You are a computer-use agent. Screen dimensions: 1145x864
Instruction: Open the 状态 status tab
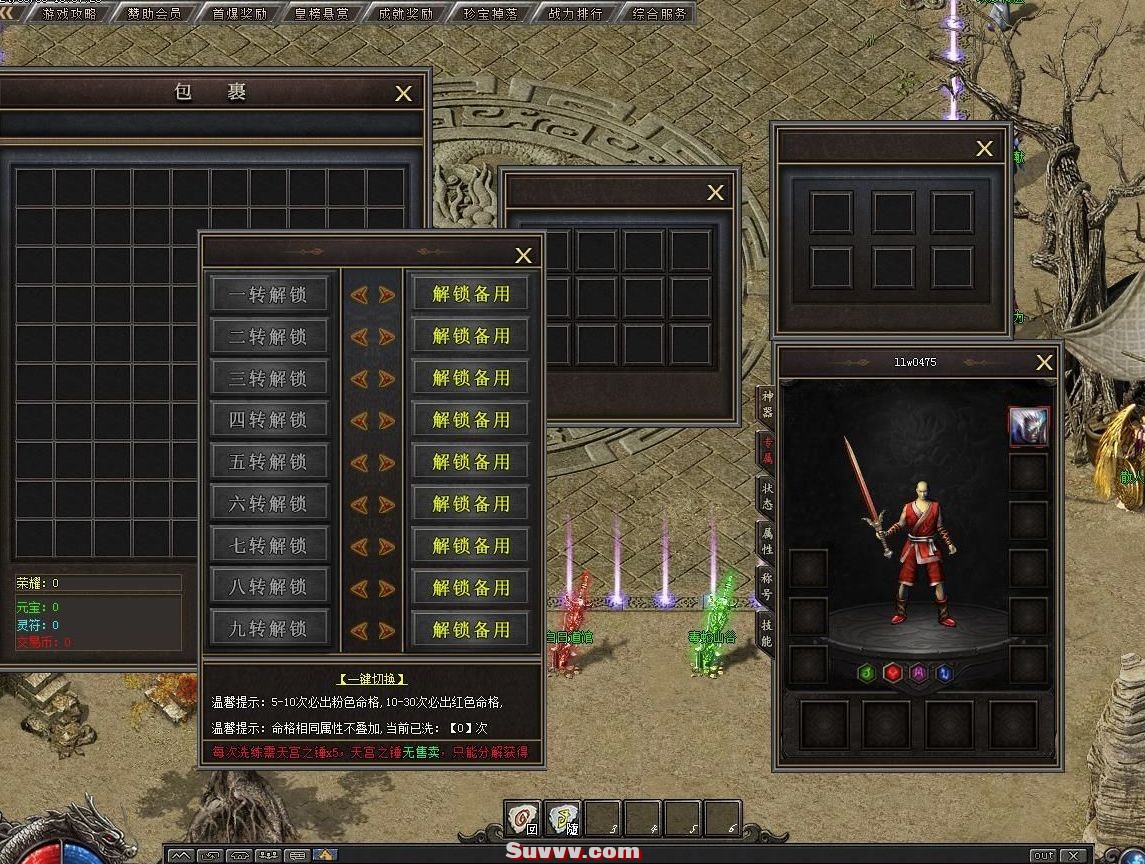pos(767,496)
